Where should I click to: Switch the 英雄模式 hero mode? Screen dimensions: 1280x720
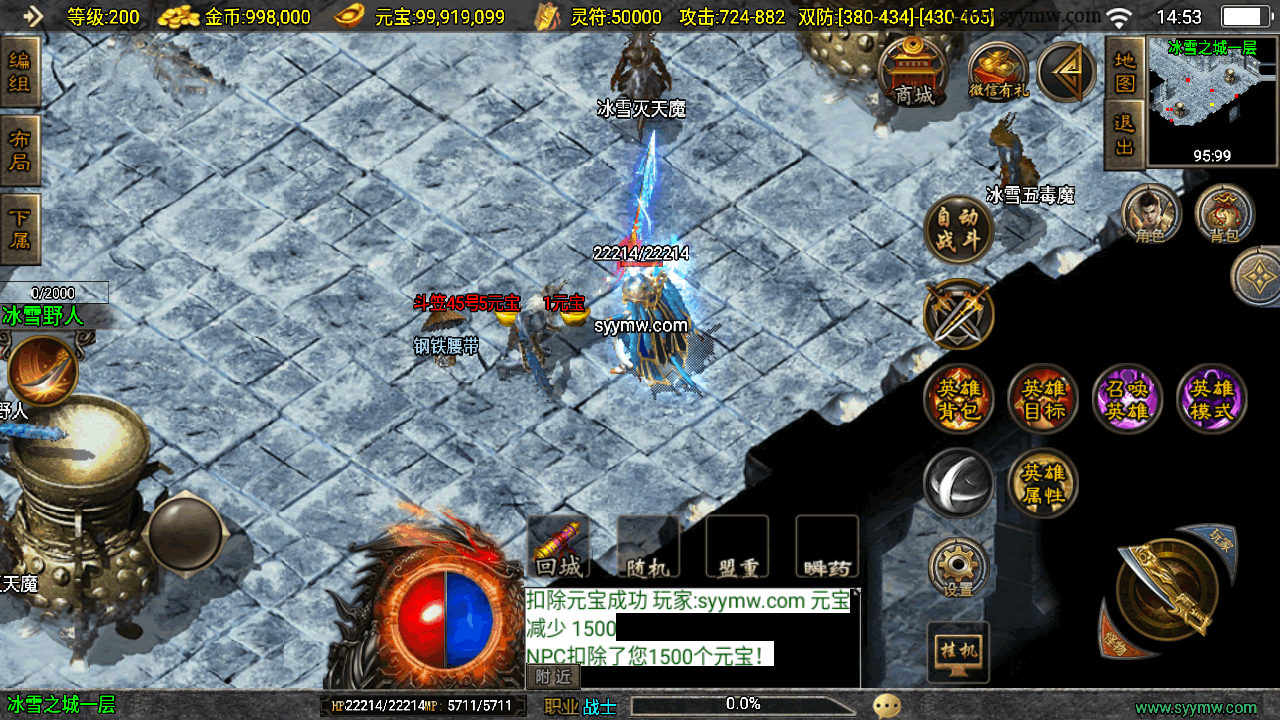point(1211,399)
